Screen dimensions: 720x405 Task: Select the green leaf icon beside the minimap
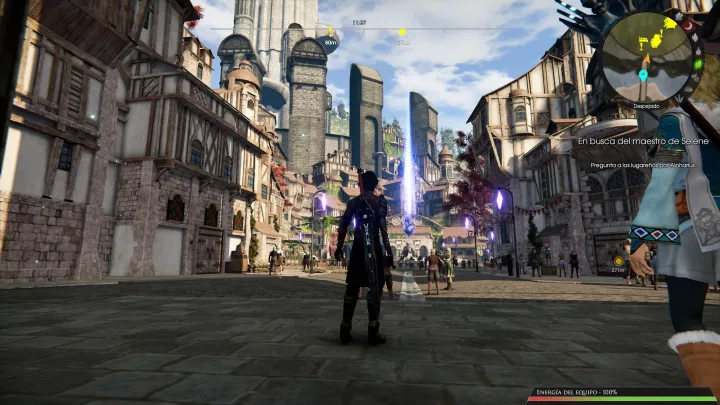(699, 64)
